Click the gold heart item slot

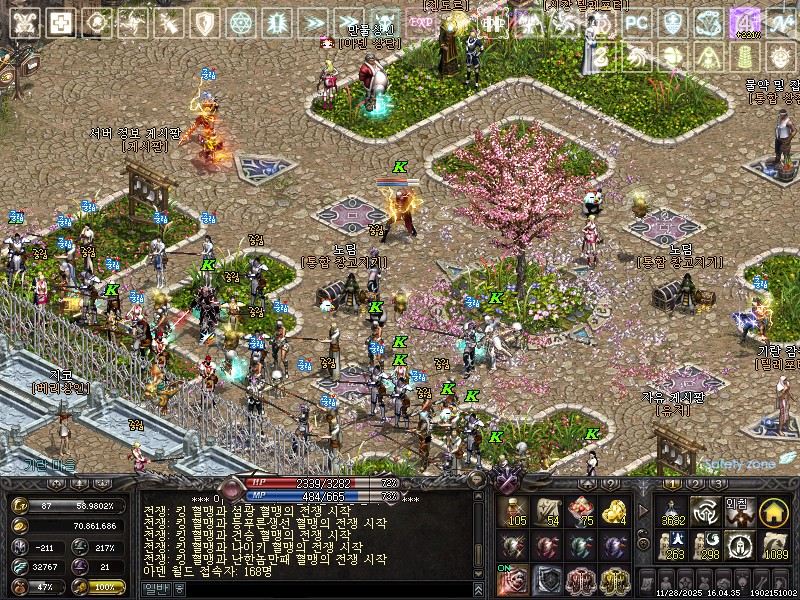coord(614,511)
